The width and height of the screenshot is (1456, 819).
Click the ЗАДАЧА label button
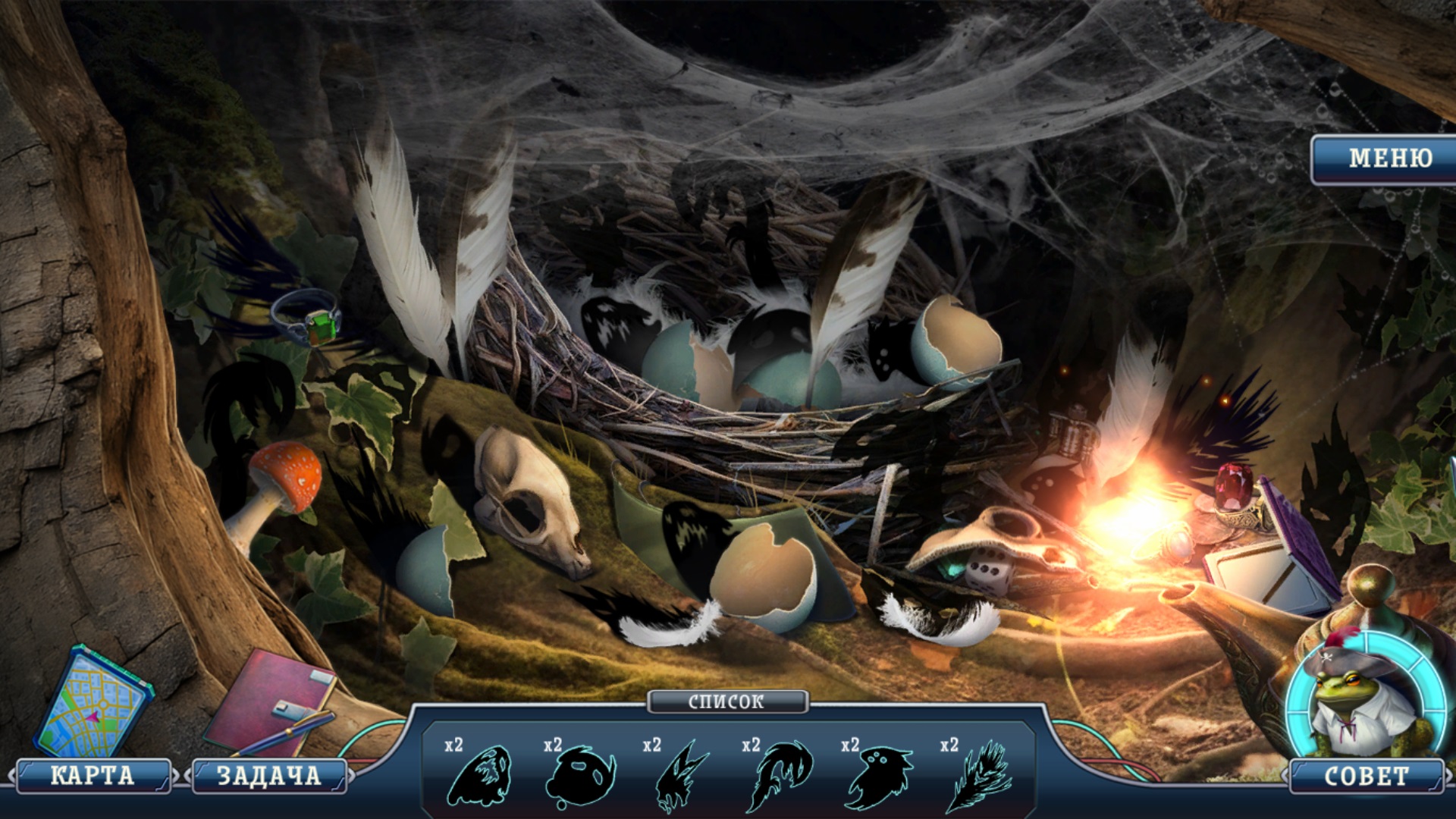pos(268,776)
